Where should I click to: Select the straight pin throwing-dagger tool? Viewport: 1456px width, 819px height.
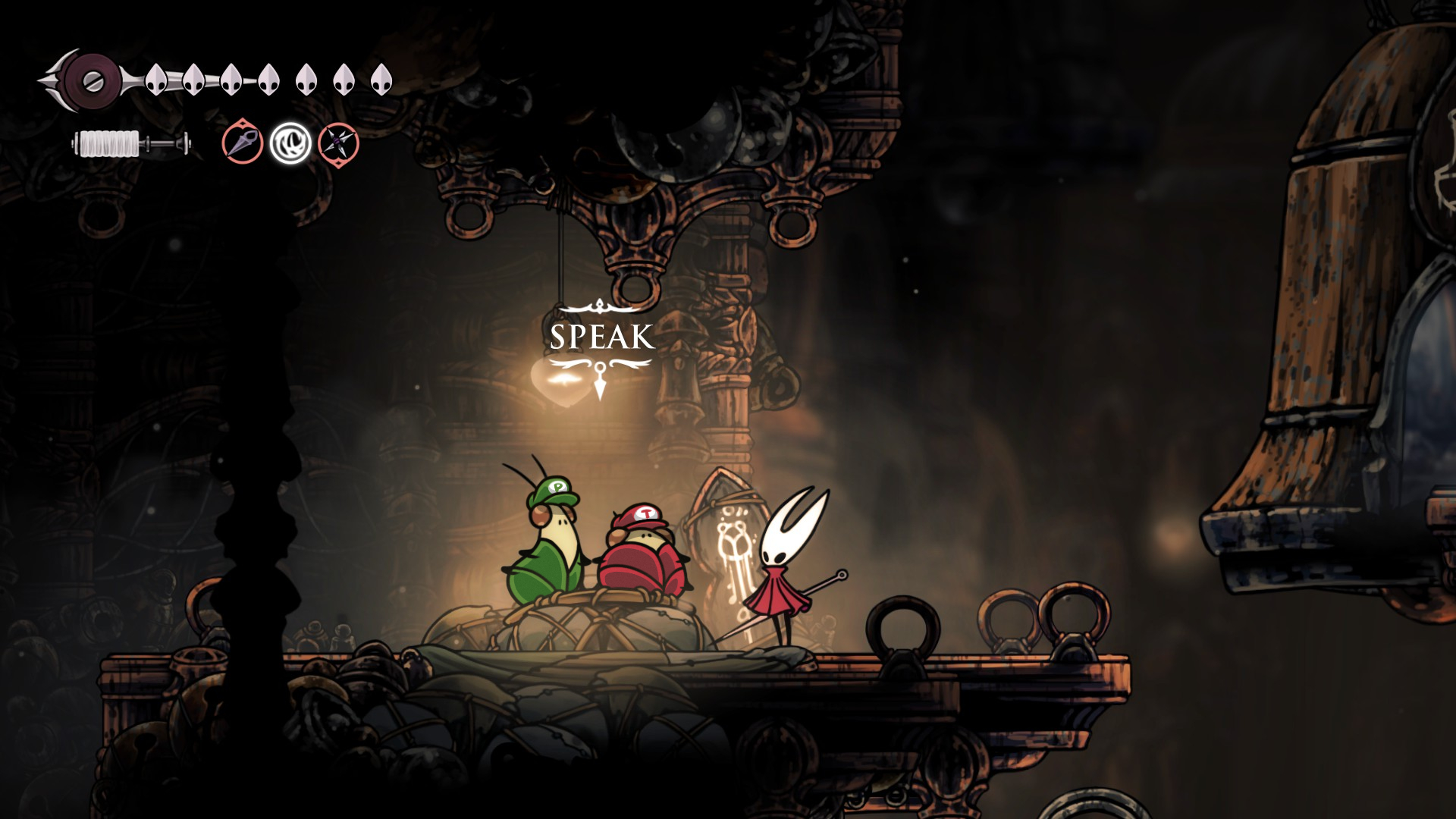(243, 143)
